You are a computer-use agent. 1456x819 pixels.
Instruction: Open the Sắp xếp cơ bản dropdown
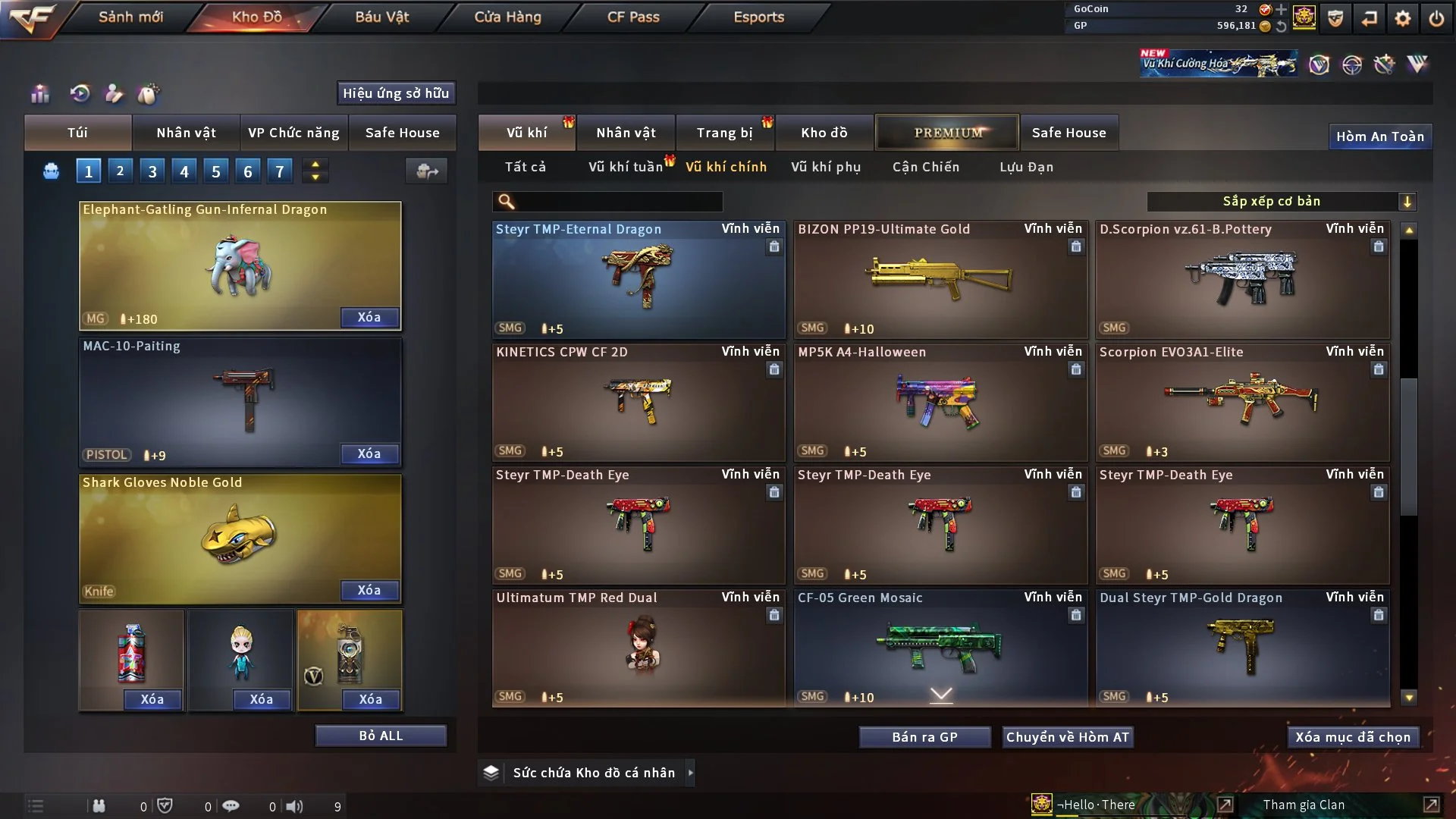pyautogui.click(x=1281, y=201)
